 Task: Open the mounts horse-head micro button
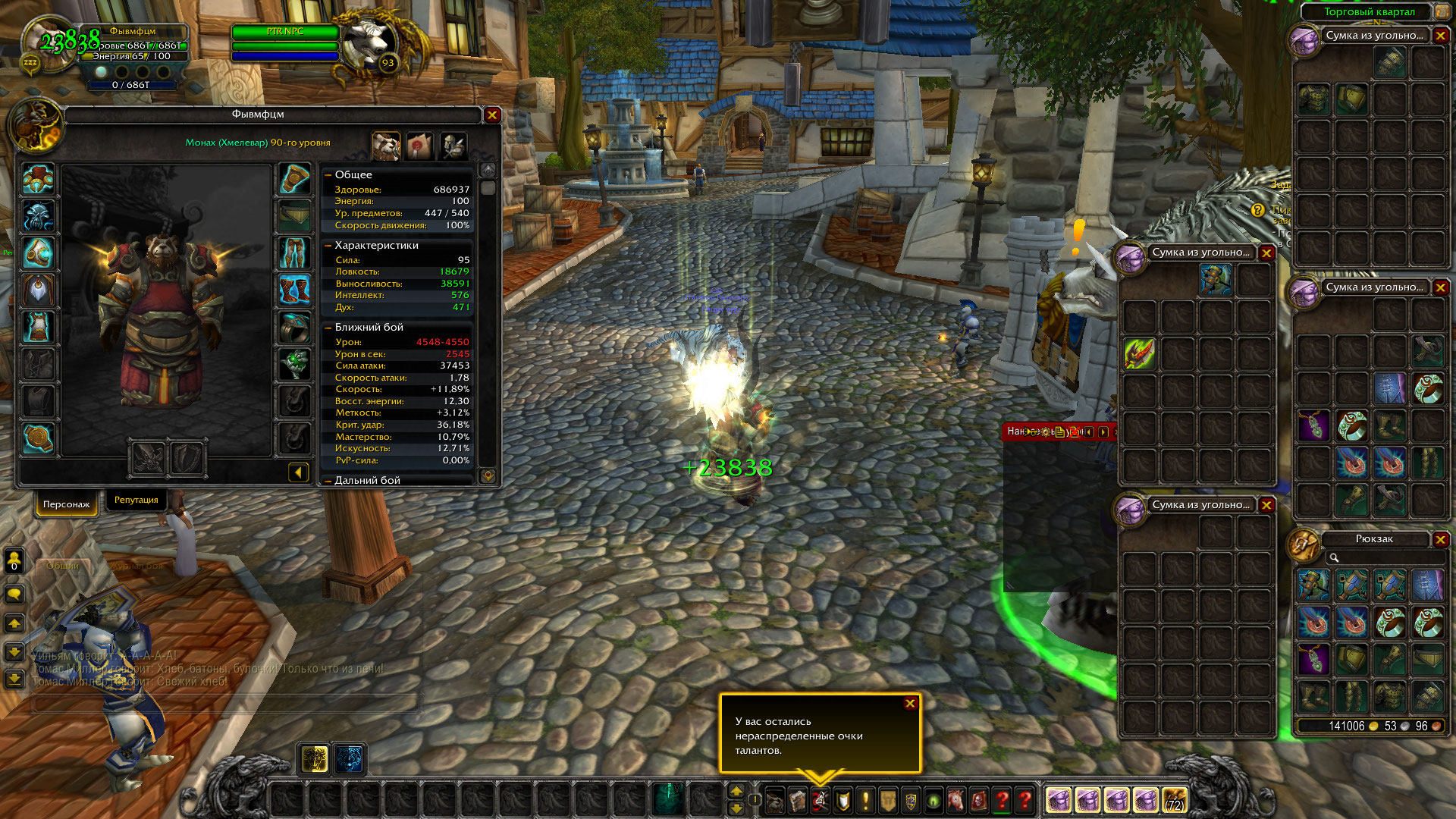pyautogui.click(x=956, y=800)
